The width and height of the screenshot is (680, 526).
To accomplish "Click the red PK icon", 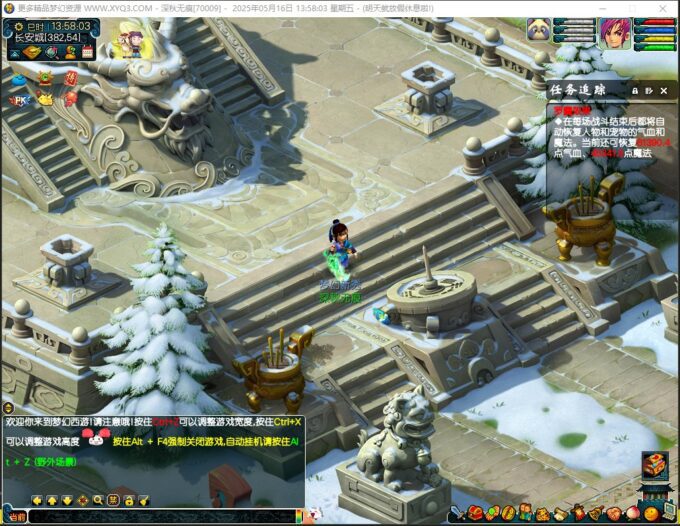I will click(x=18, y=100).
